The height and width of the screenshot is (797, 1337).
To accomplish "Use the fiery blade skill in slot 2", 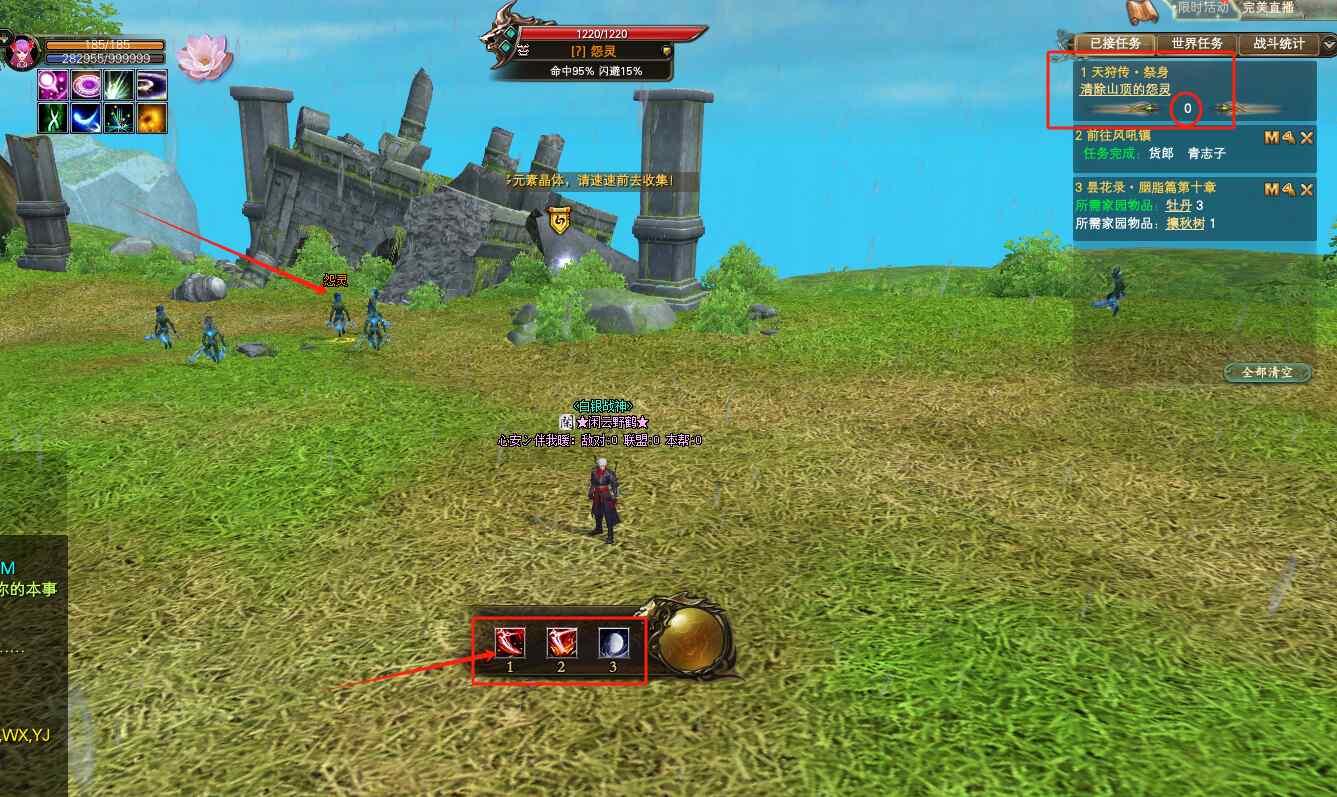I will (561, 643).
